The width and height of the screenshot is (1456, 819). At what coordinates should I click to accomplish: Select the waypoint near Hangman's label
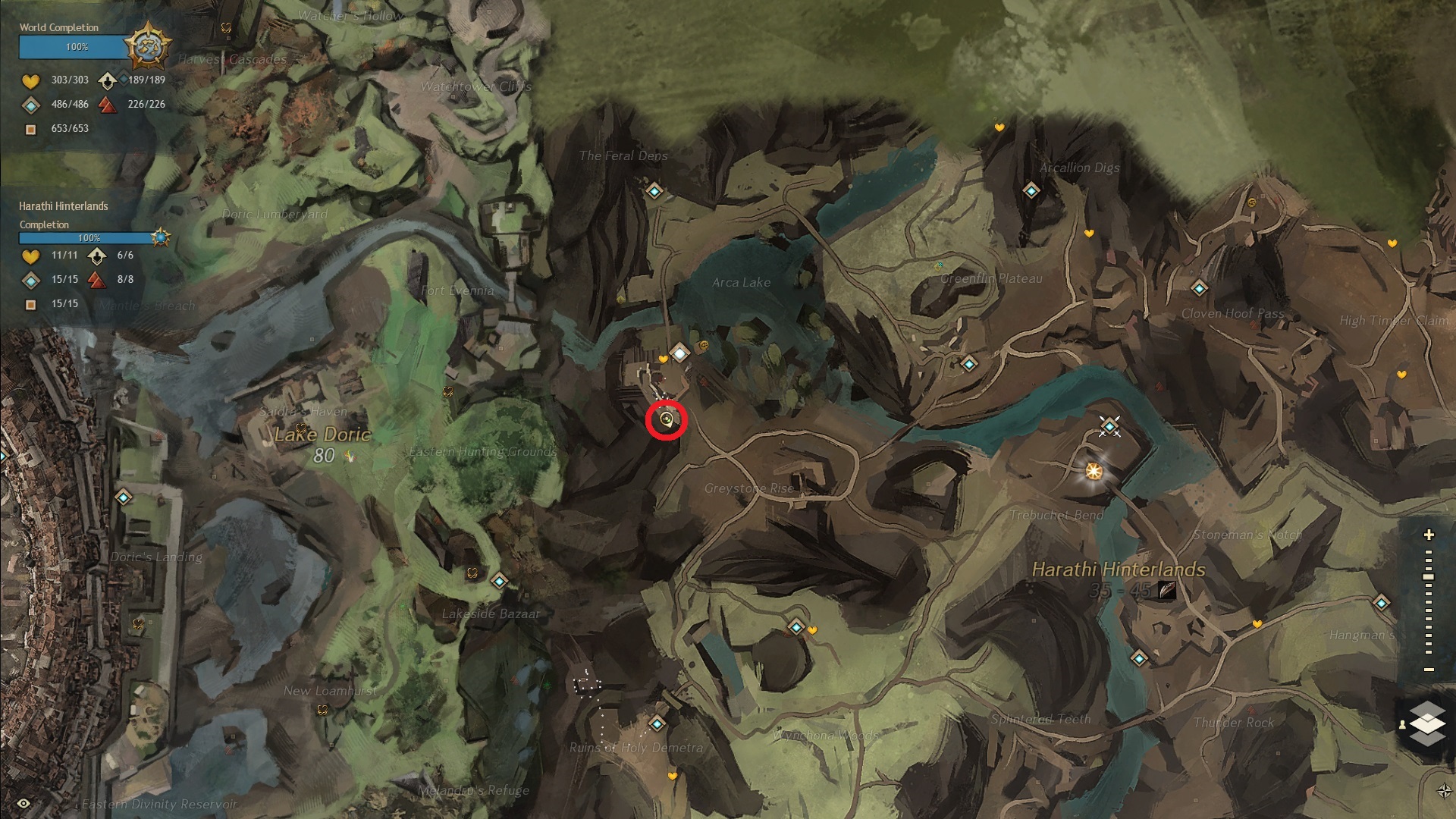tap(1381, 603)
